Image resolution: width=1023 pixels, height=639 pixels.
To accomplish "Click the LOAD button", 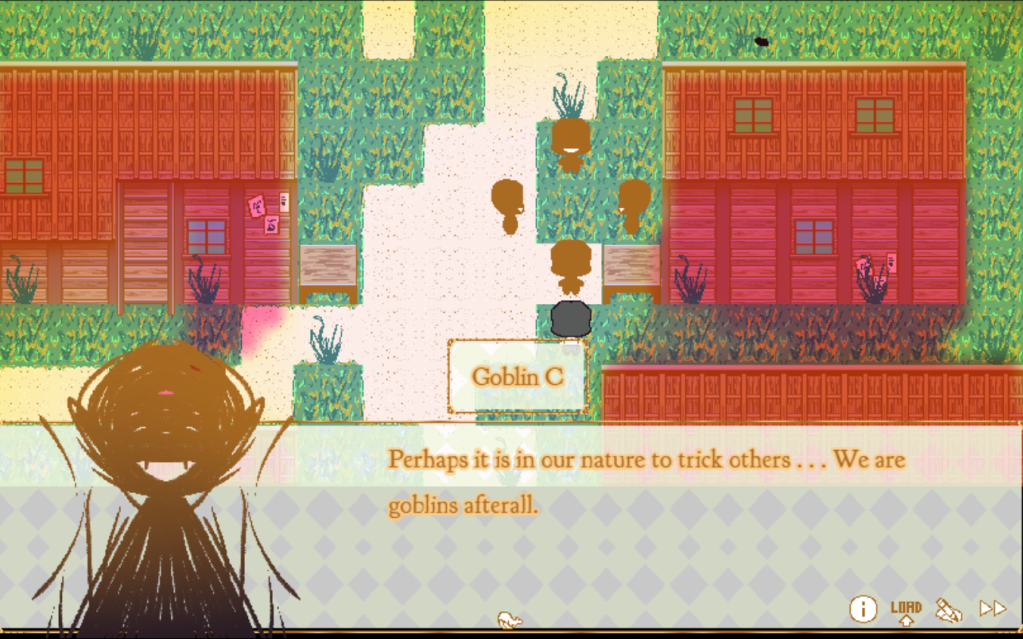I will pos(906,610).
